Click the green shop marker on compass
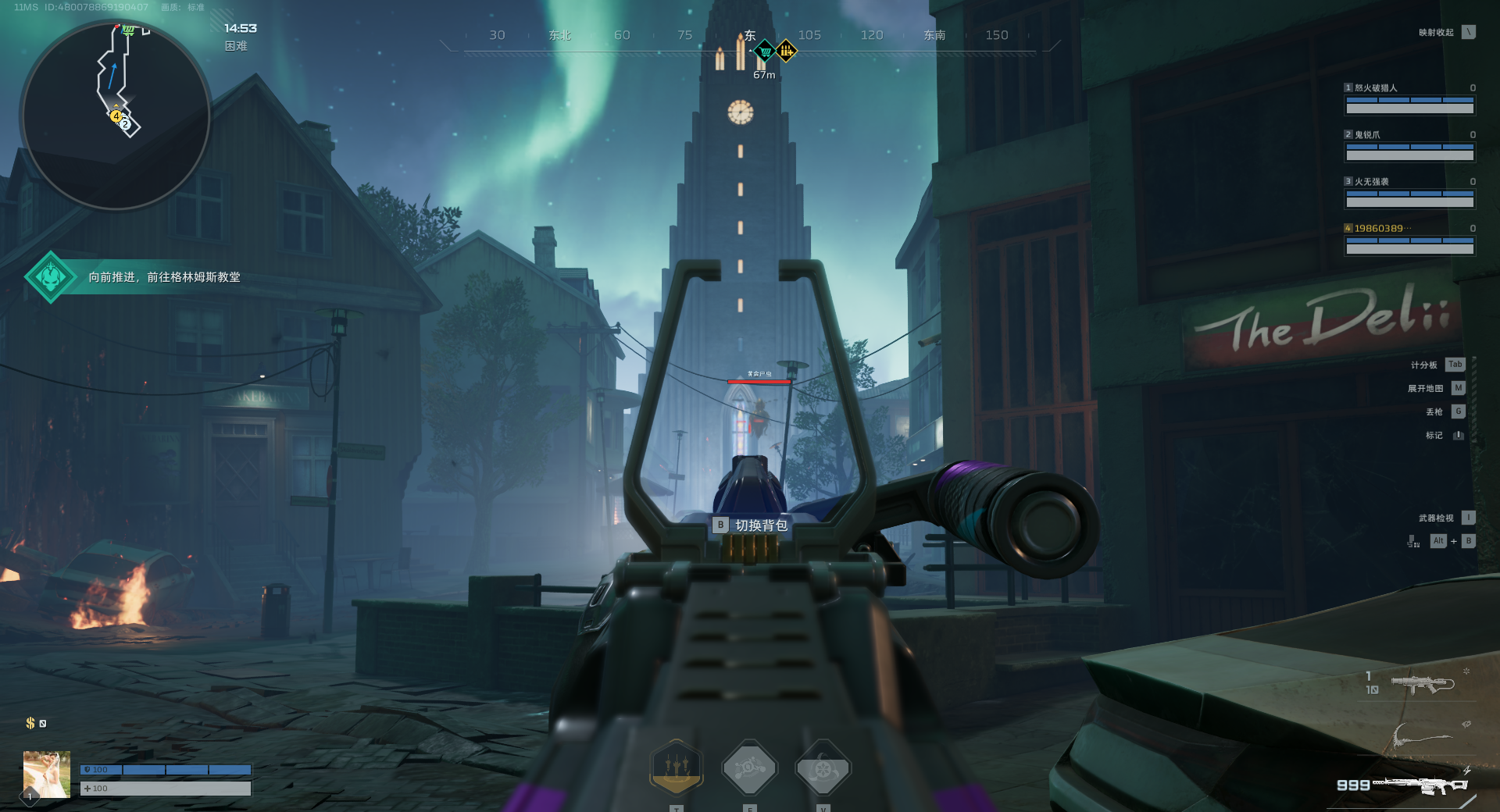 tap(766, 52)
